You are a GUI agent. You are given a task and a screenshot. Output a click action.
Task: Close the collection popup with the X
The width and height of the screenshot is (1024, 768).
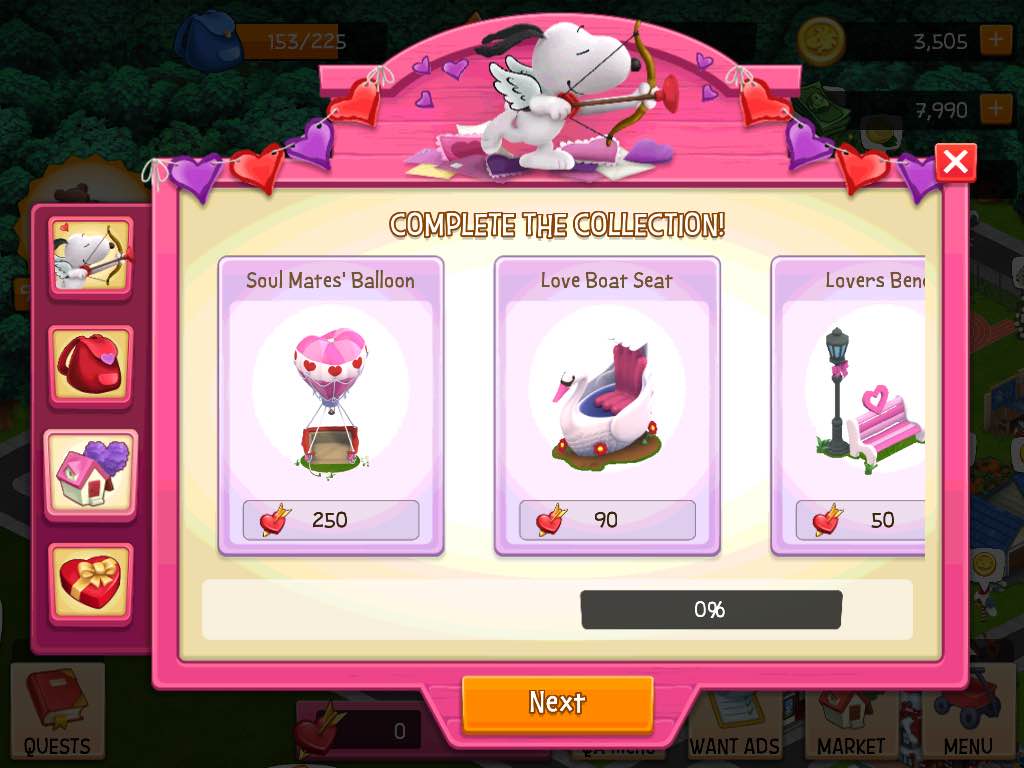955,162
